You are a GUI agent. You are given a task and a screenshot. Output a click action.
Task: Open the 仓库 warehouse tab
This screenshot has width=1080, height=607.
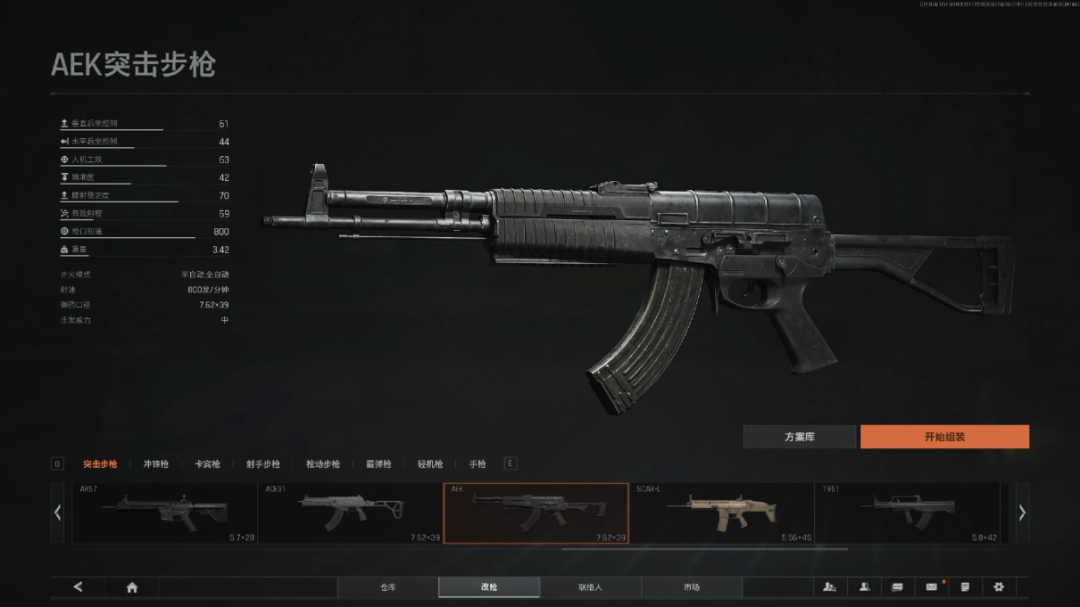click(x=388, y=587)
